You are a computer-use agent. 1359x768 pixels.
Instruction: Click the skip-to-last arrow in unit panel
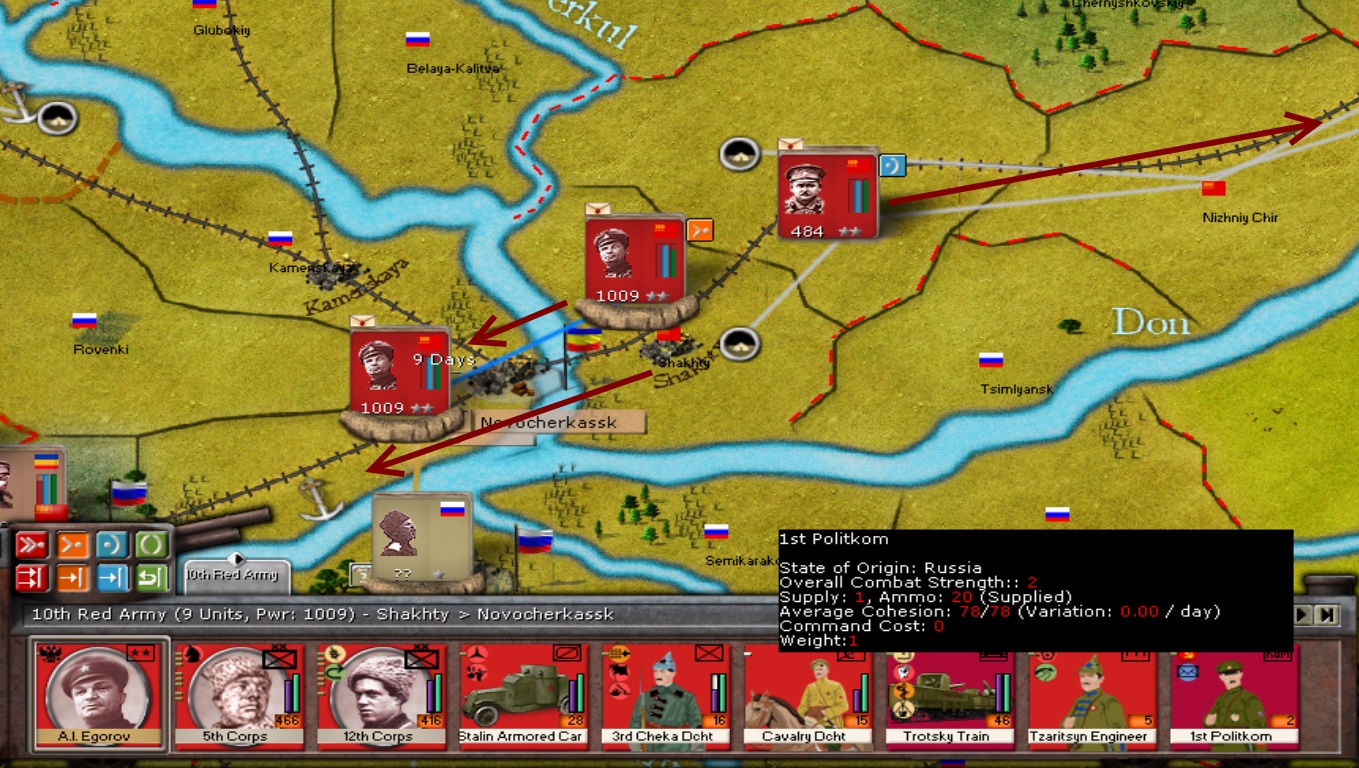pos(1327,615)
